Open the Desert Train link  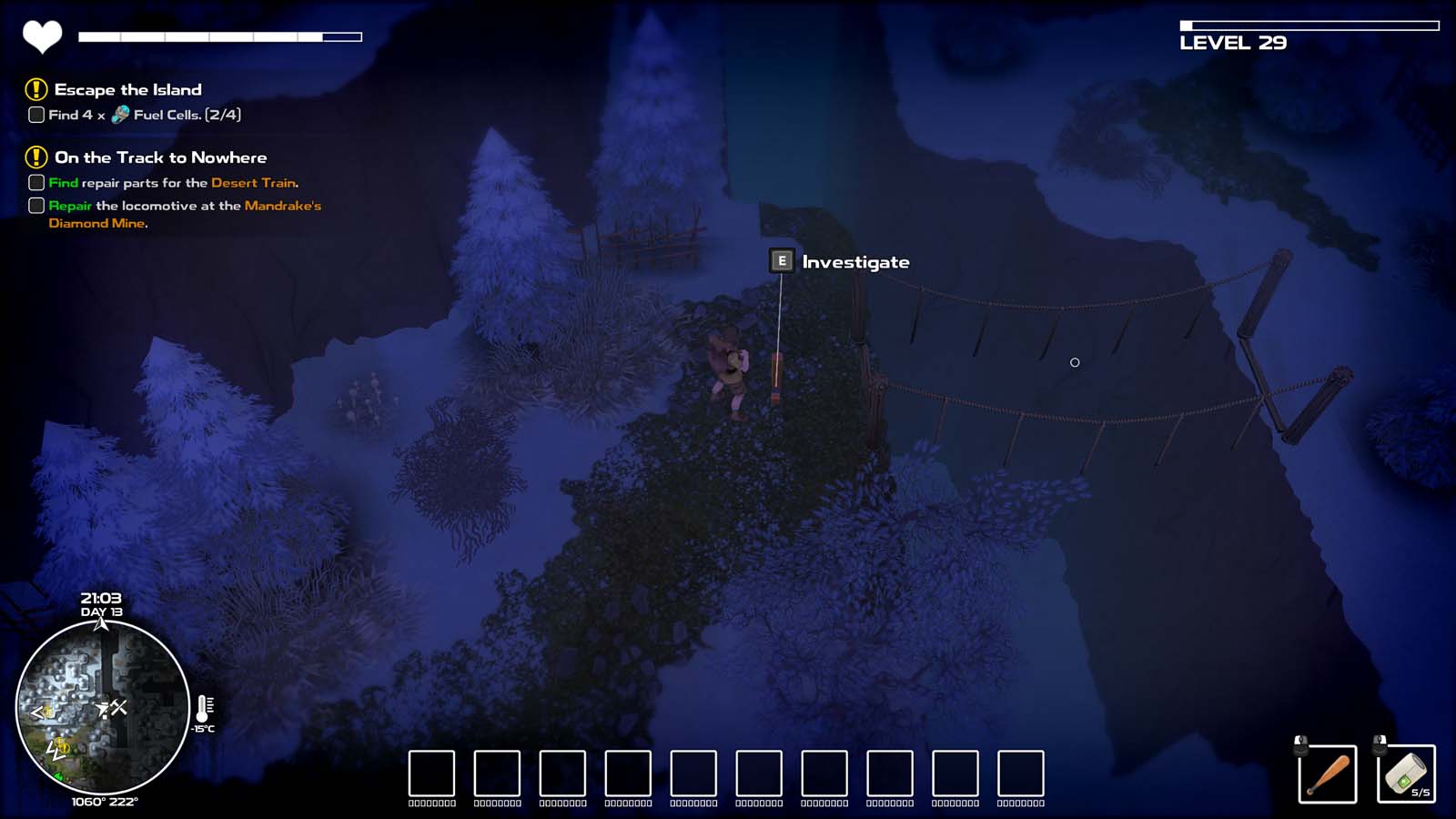pos(255,182)
